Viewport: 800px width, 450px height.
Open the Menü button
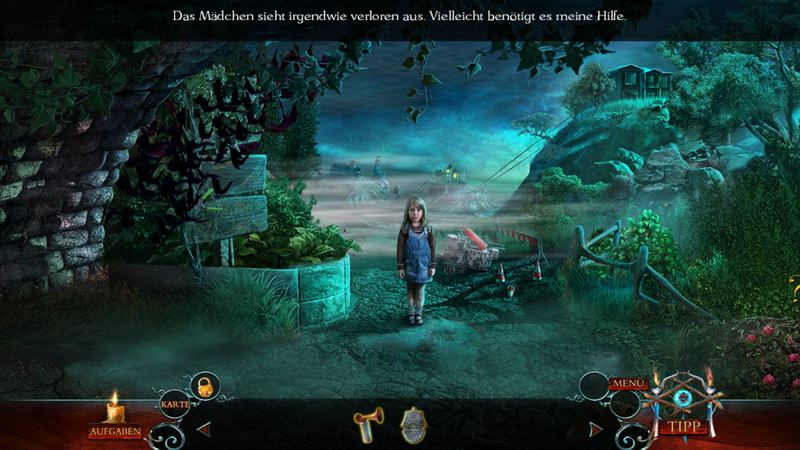(x=629, y=384)
